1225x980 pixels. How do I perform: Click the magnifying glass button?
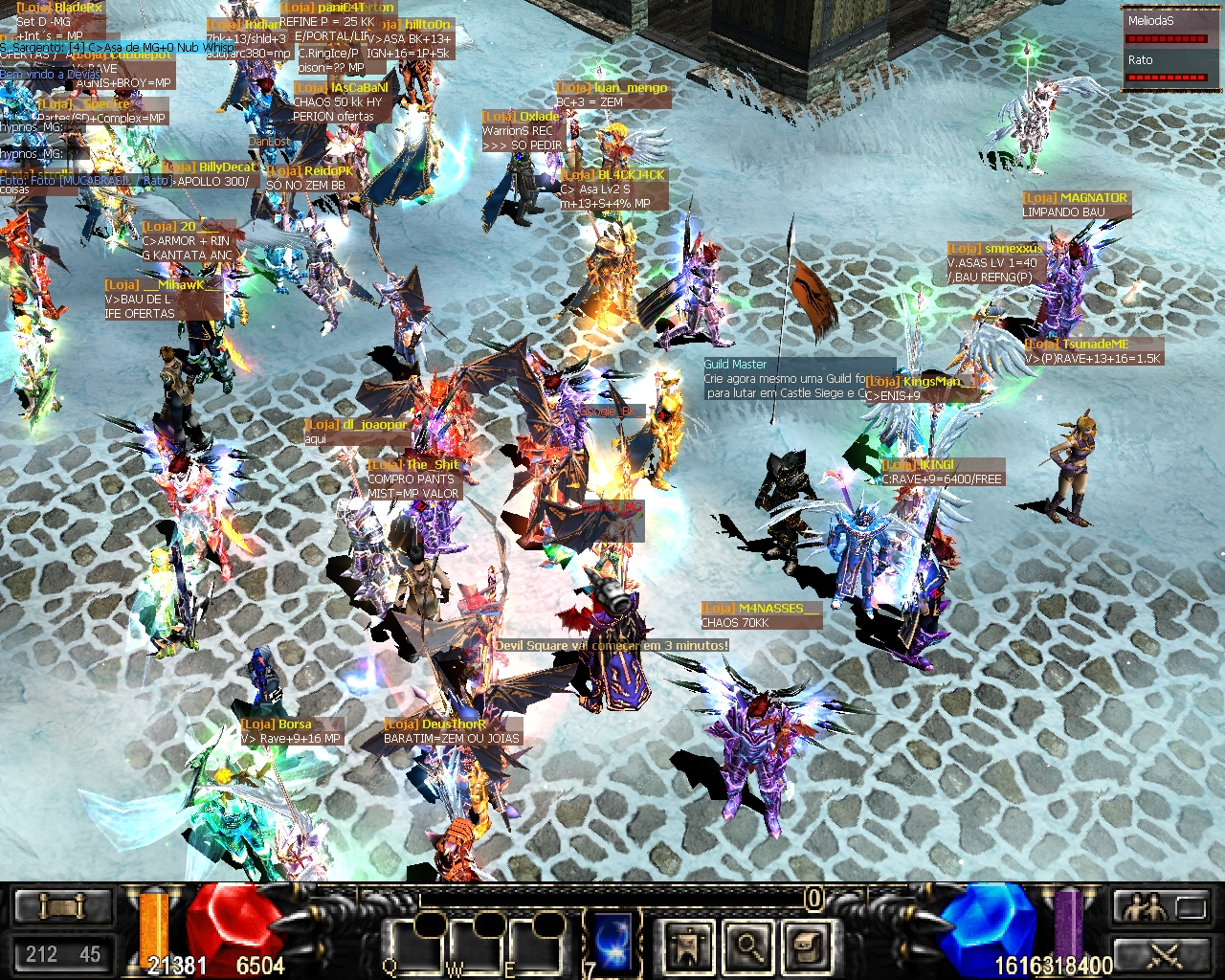[748, 946]
